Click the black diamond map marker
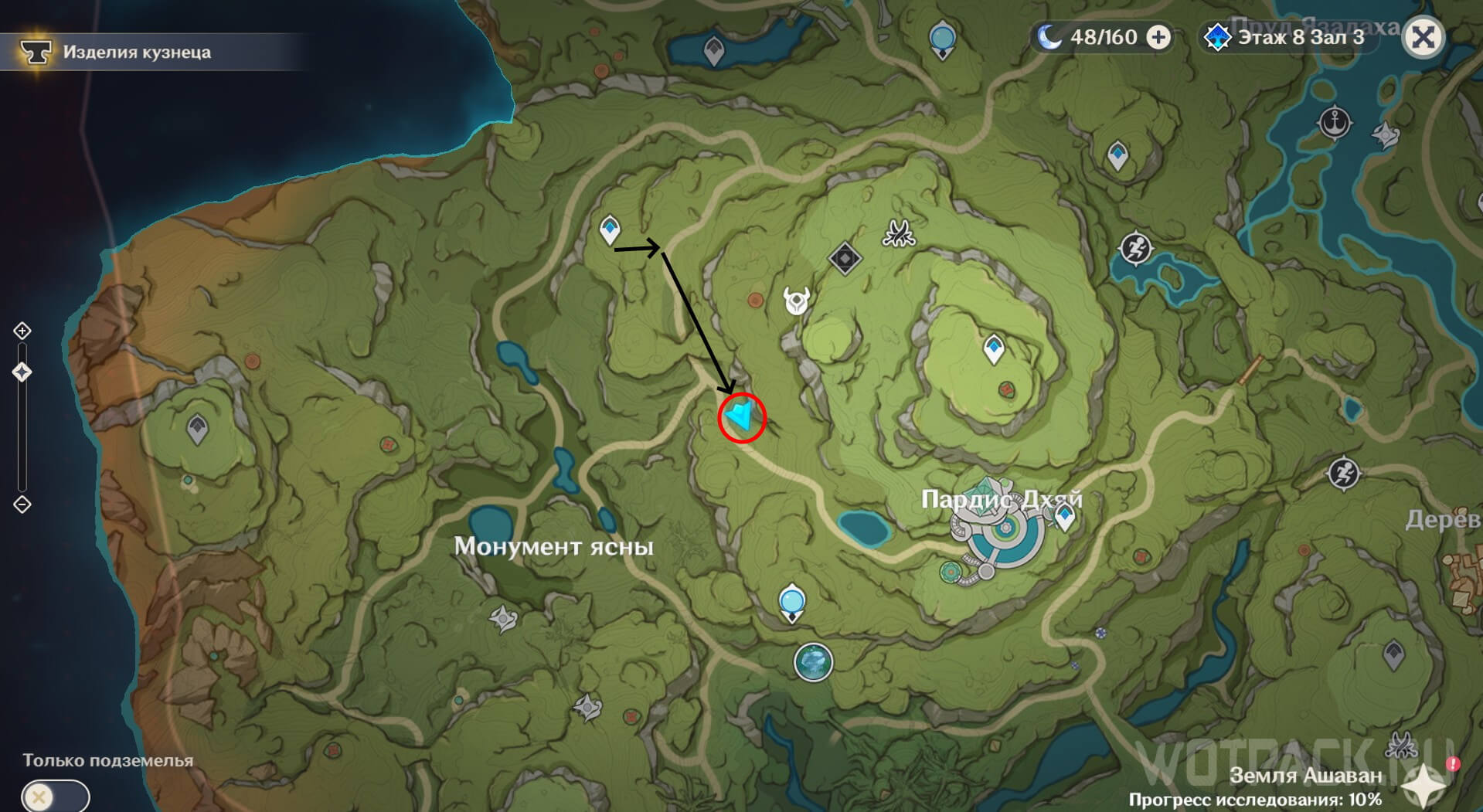 (845, 258)
